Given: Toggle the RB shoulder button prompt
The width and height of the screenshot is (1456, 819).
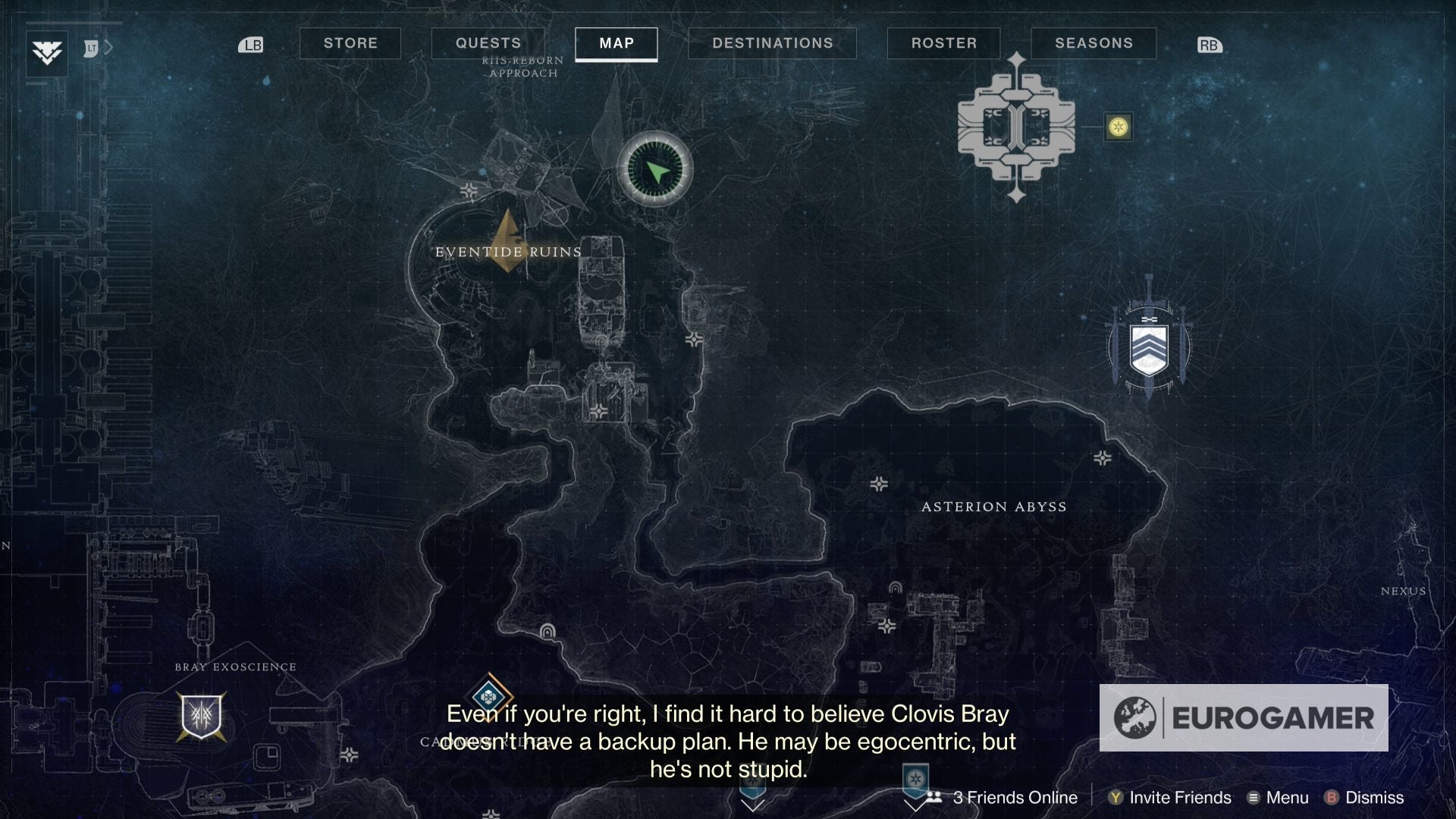Looking at the screenshot, I should pyautogui.click(x=1210, y=45).
